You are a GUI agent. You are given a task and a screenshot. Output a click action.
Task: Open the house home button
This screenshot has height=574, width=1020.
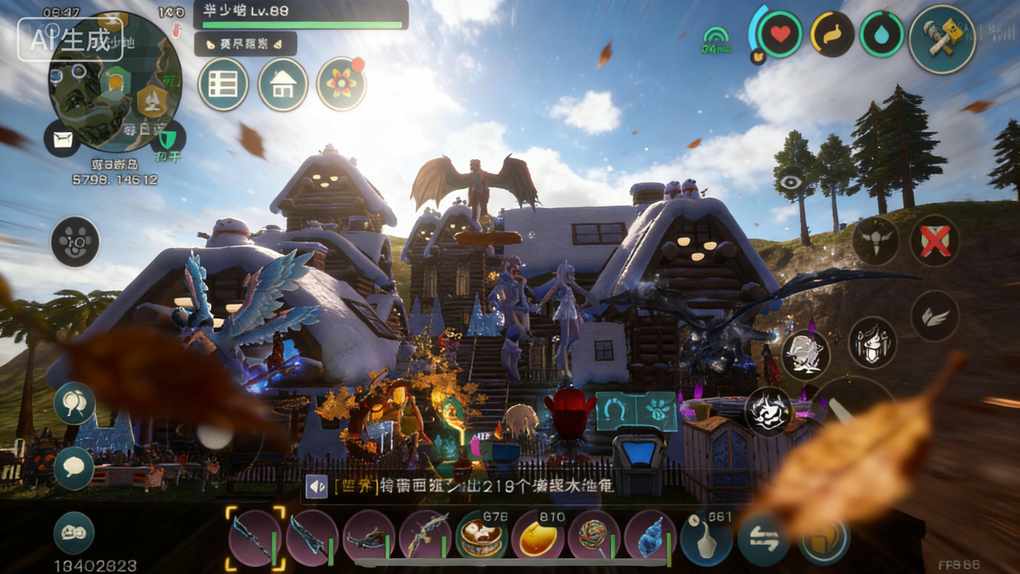pyautogui.click(x=283, y=85)
